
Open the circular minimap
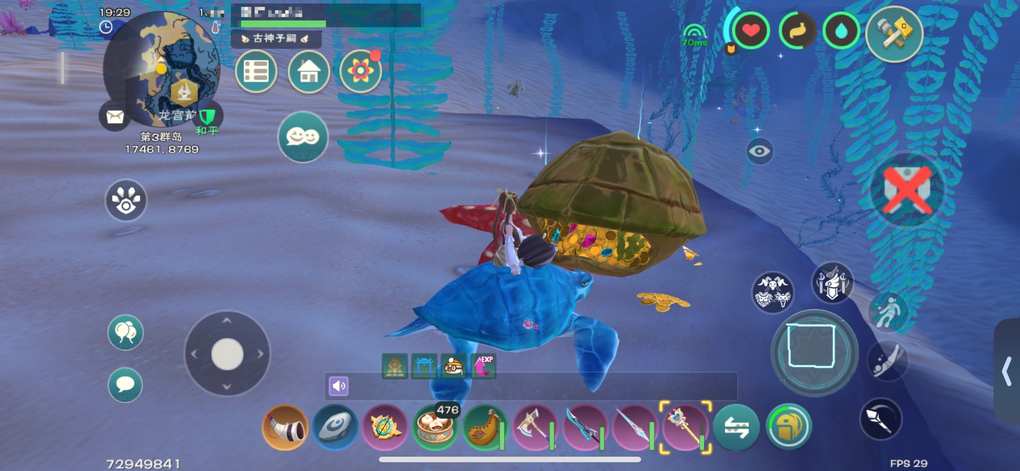[x=160, y=68]
